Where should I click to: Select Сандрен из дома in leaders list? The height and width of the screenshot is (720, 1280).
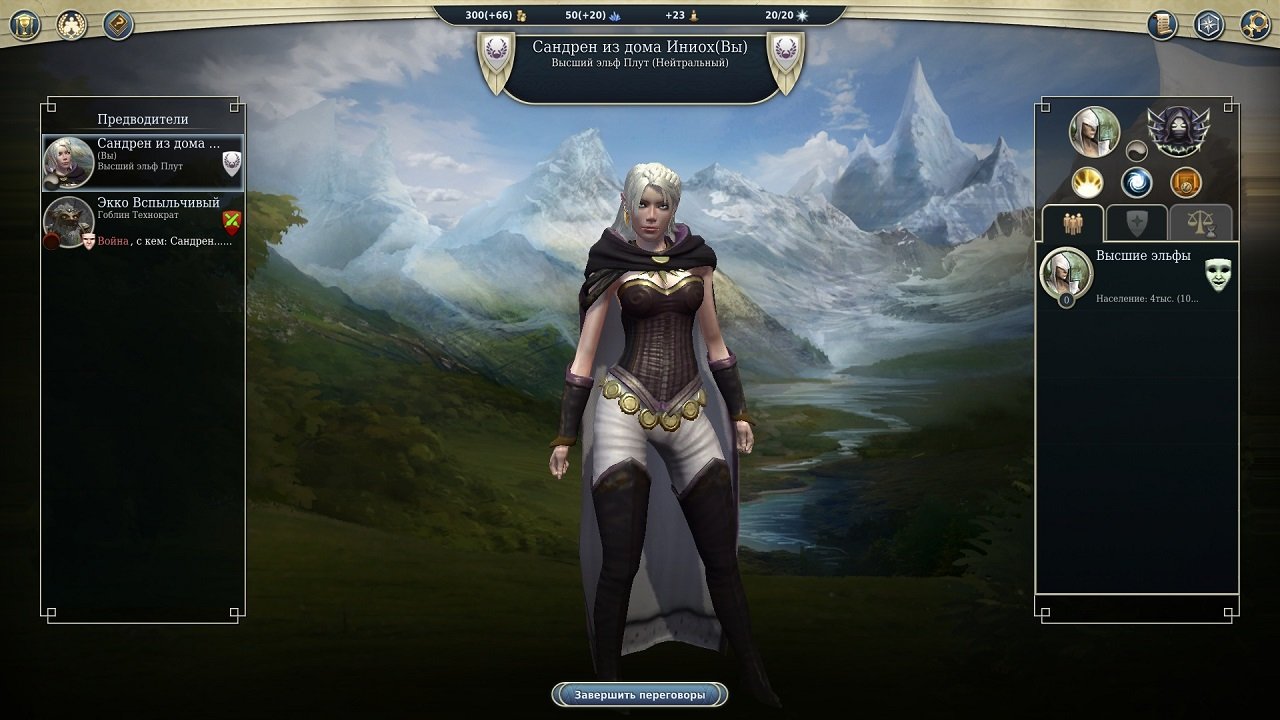140,162
